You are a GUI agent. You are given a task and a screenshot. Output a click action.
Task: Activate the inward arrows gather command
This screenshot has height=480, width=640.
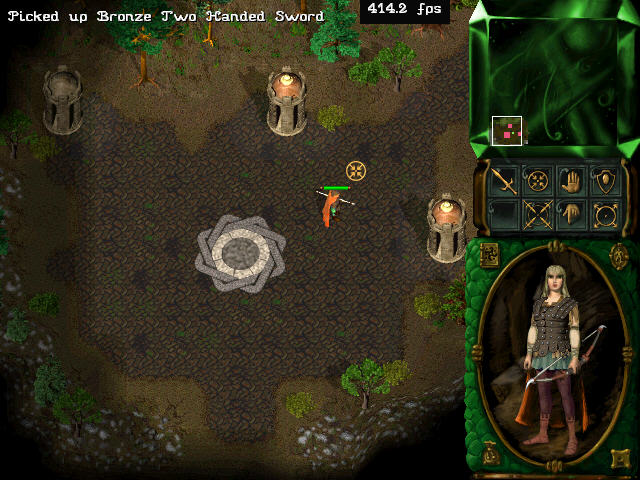click(x=538, y=182)
